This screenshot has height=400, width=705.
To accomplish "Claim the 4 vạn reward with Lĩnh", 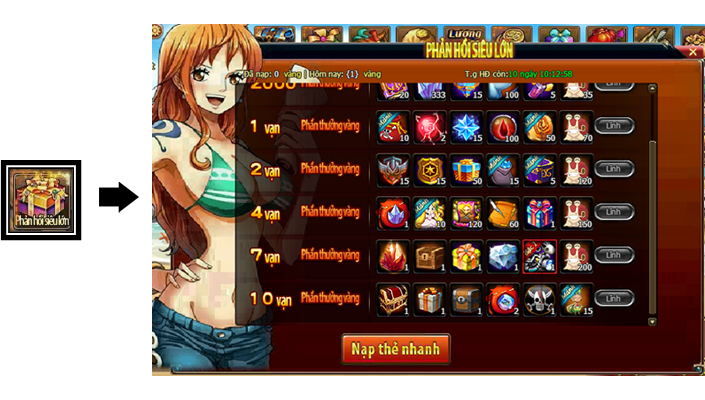I will (x=614, y=213).
